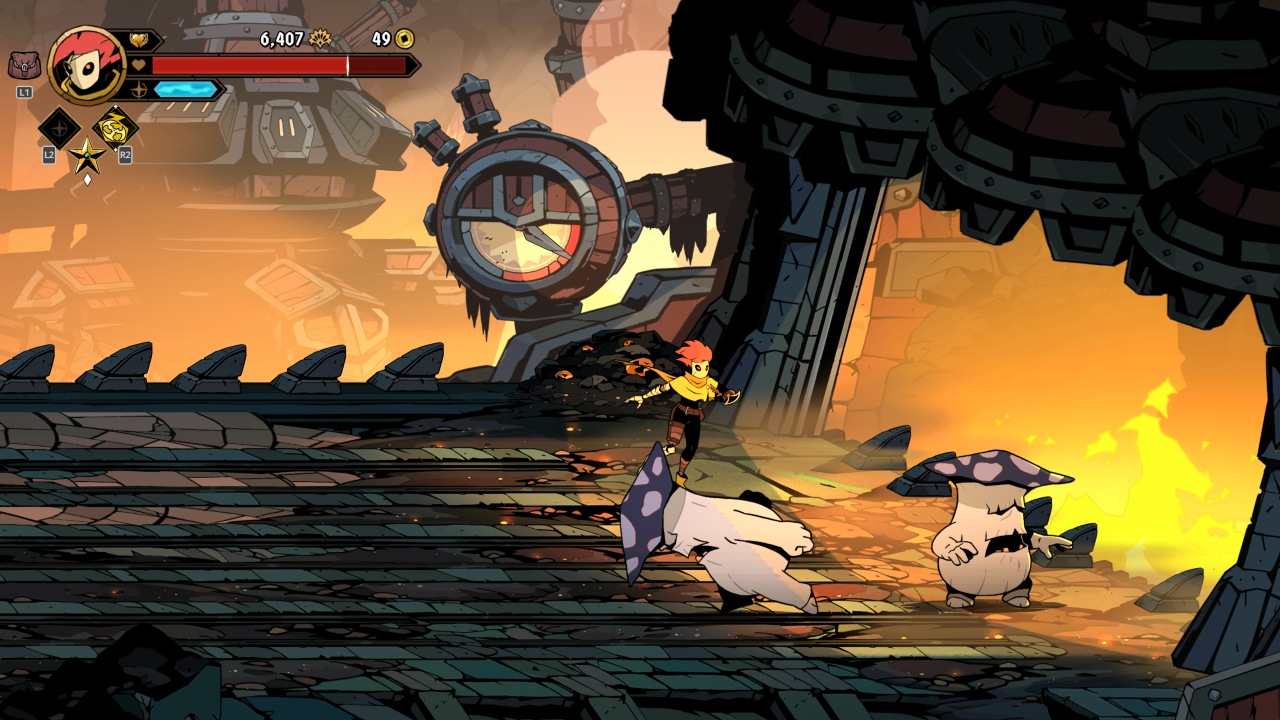Choose the gold star shuriken item

(x=87, y=155)
